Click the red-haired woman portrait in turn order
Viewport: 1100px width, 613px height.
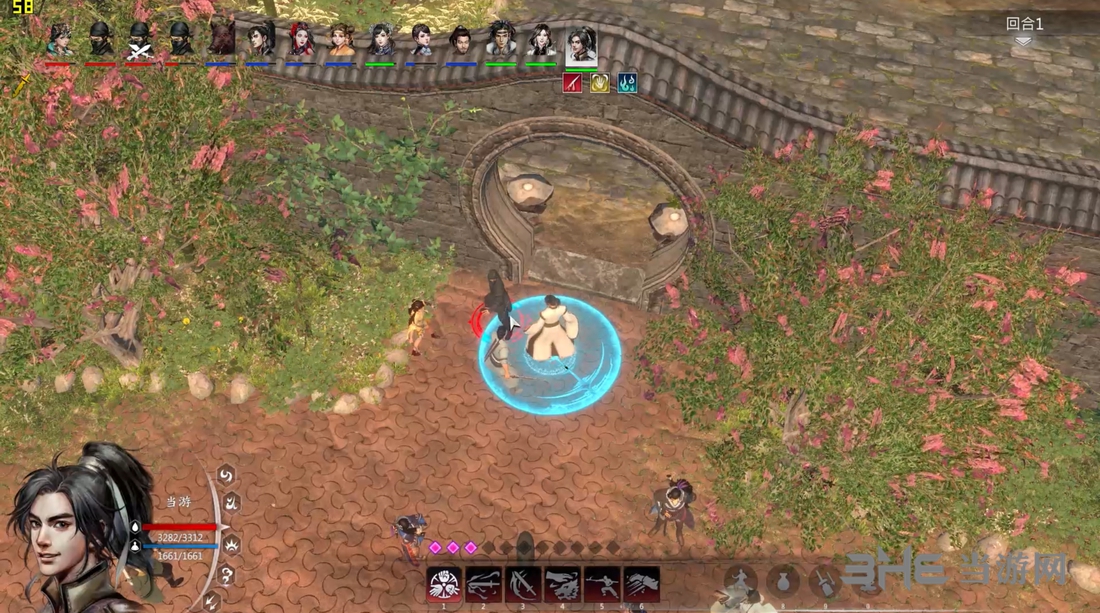coord(300,40)
